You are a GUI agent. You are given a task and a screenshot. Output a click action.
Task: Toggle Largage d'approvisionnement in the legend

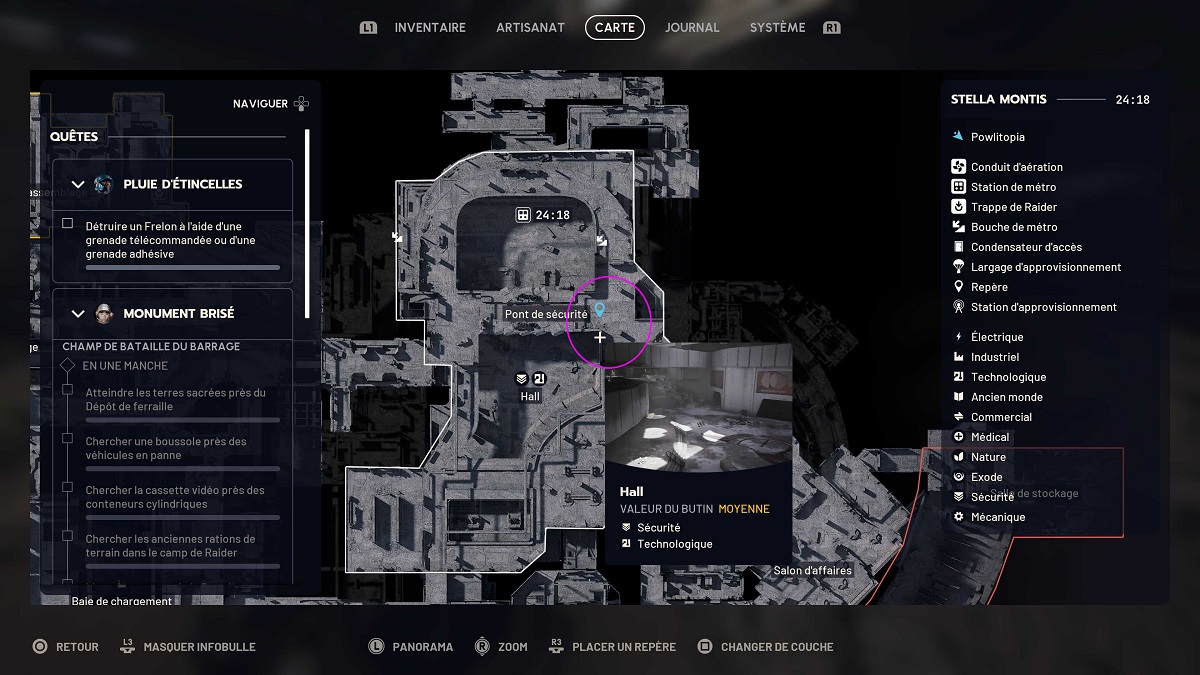1045,267
